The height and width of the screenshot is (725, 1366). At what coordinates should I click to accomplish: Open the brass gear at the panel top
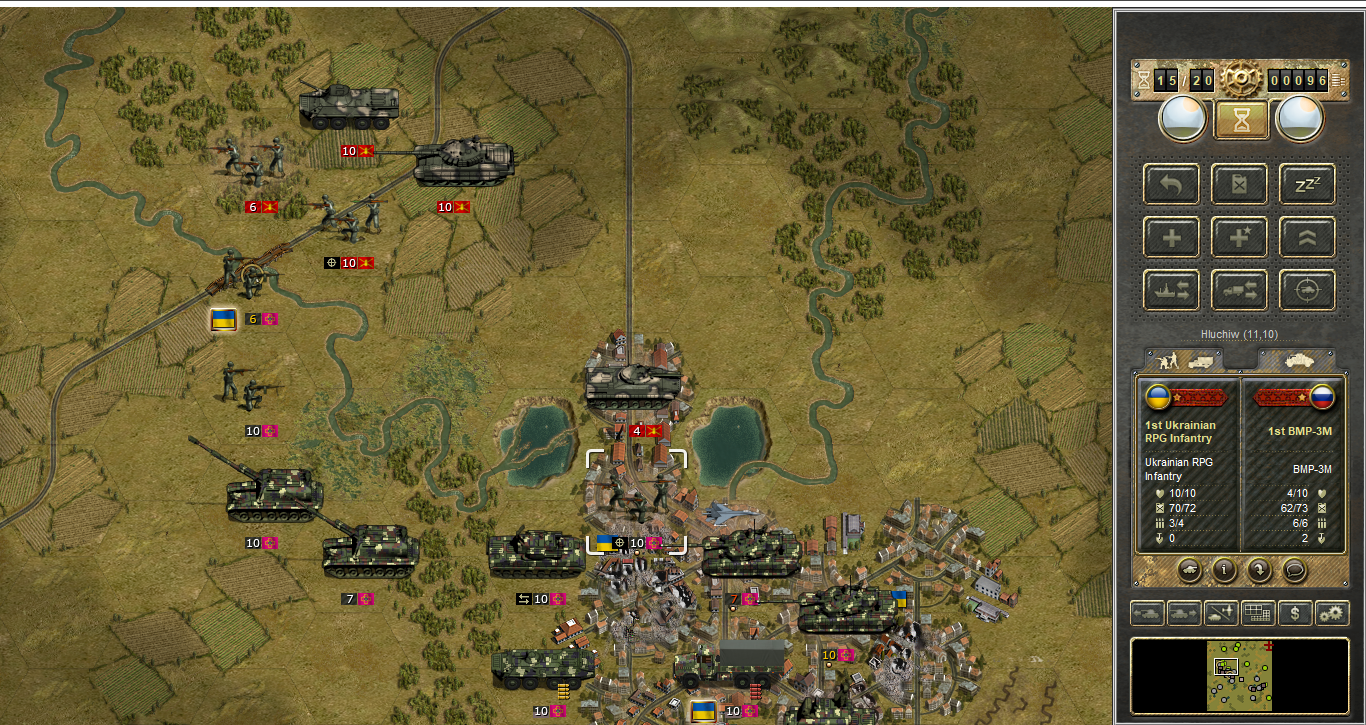(x=1241, y=78)
